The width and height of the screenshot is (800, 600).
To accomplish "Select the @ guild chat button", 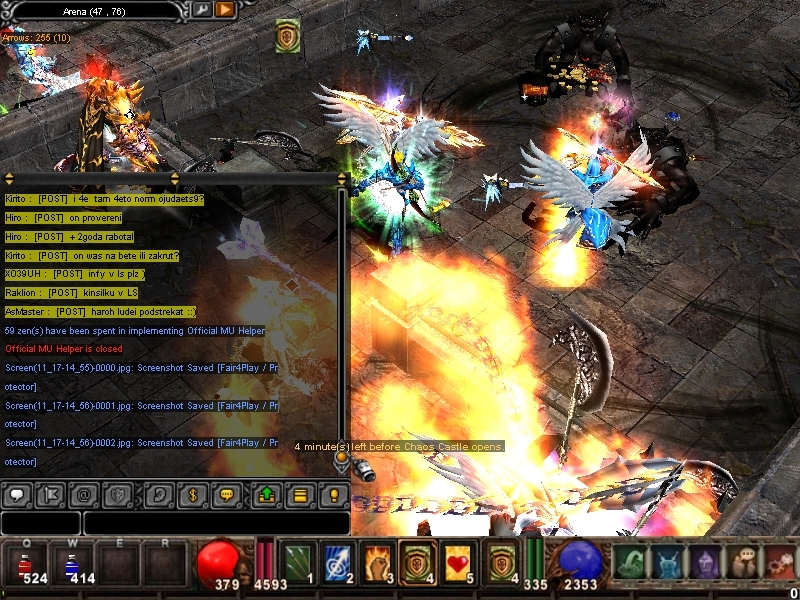I will [x=83, y=494].
